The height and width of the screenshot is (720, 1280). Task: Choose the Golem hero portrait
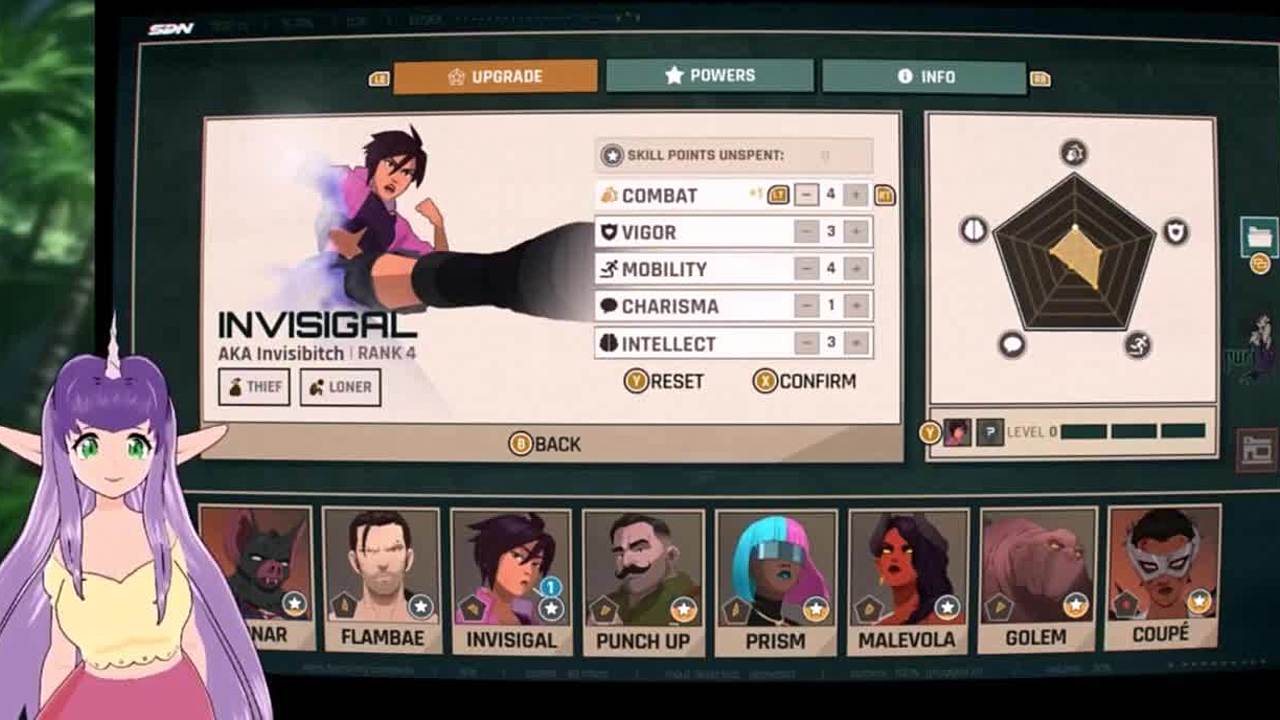point(1036,576)
